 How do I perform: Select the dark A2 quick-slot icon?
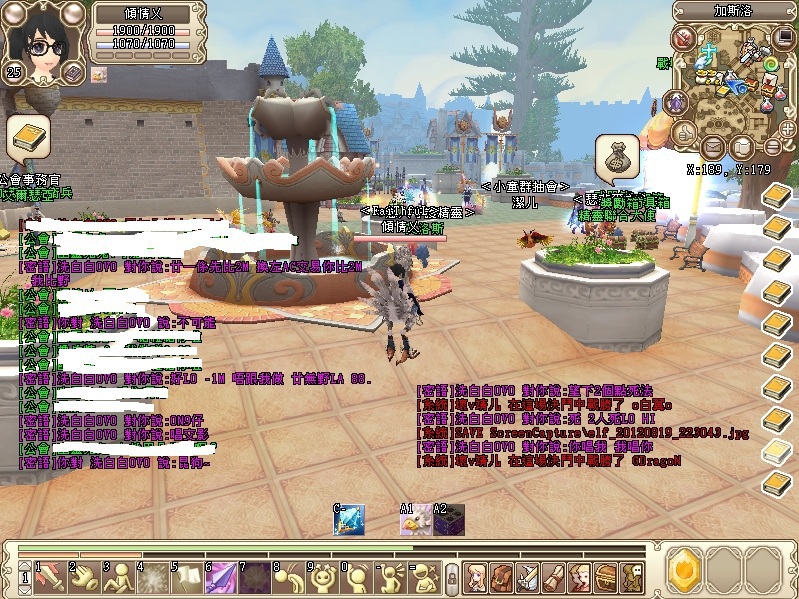pyautogui.click(x=448, y=520)
